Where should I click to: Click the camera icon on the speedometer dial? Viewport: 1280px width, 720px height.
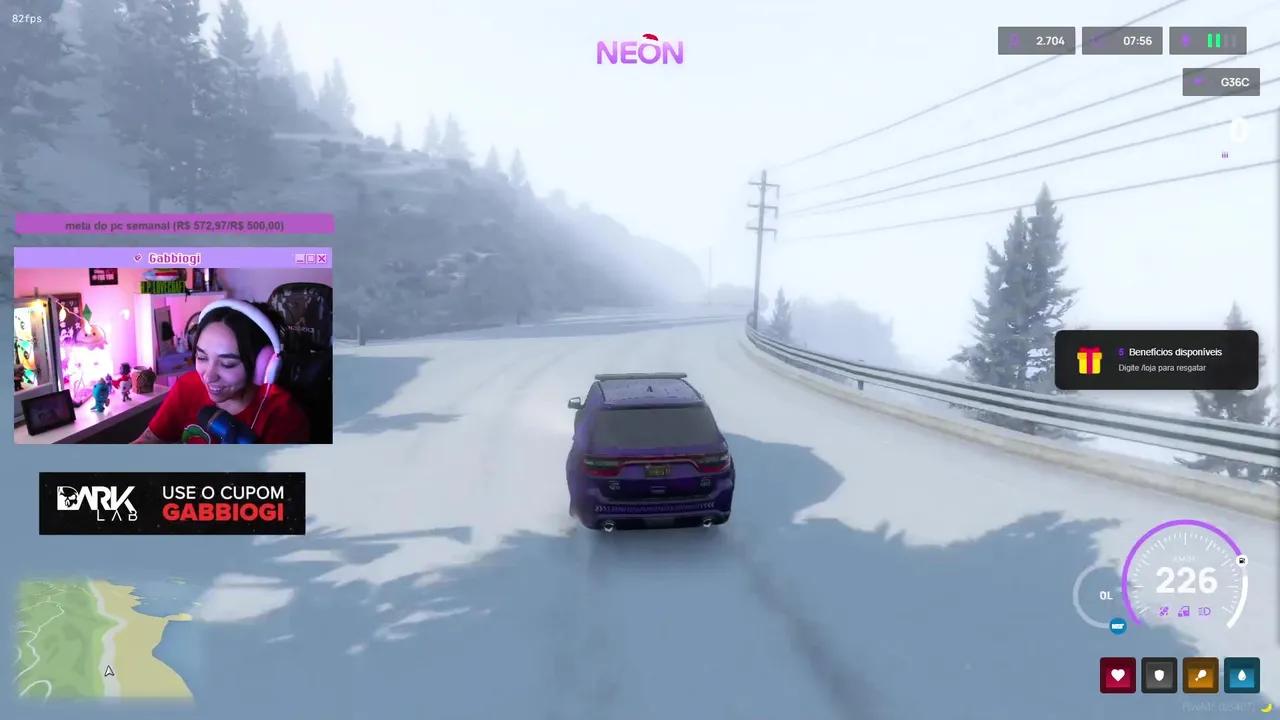[x=1241, y=561]
